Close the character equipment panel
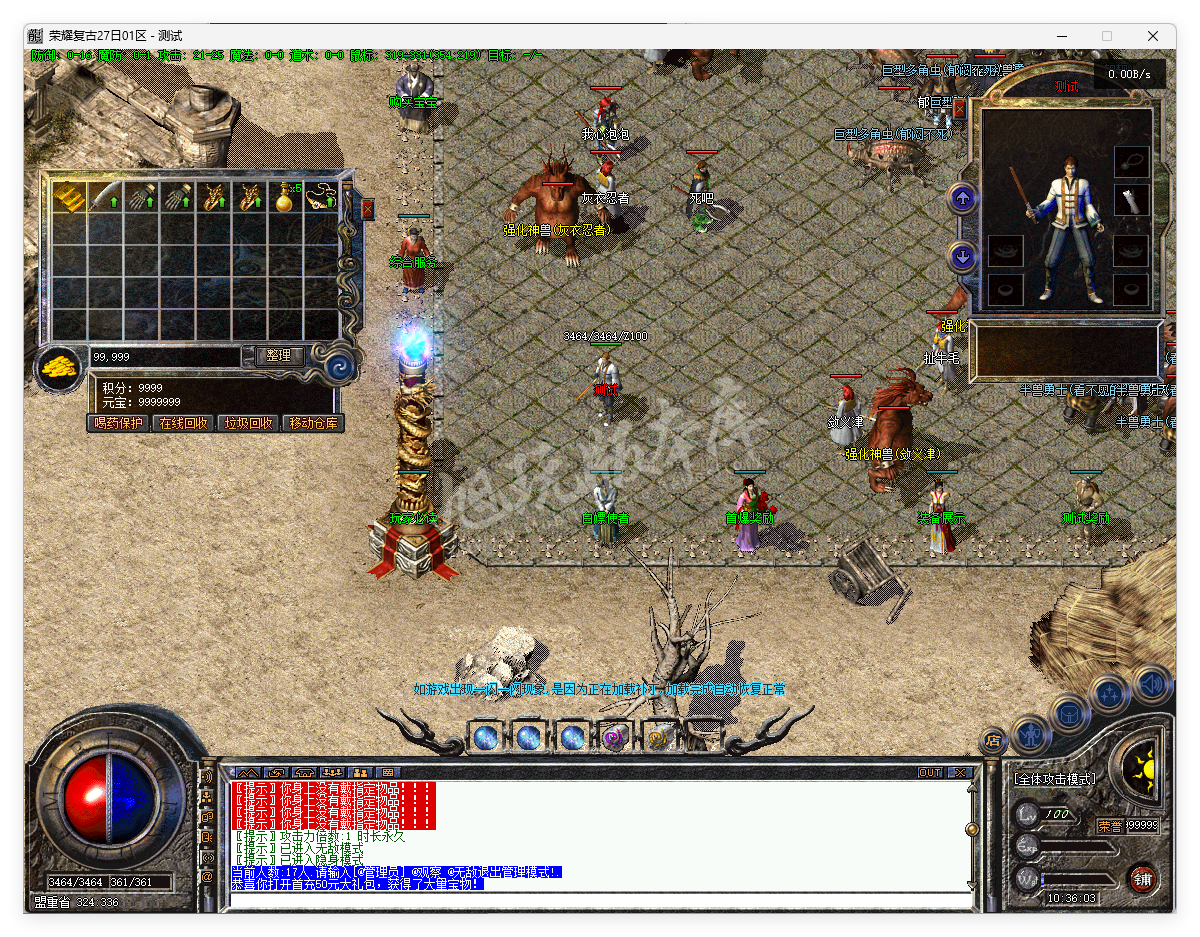Viewport: 1200px width, 937px height. (x=959, y=108)
